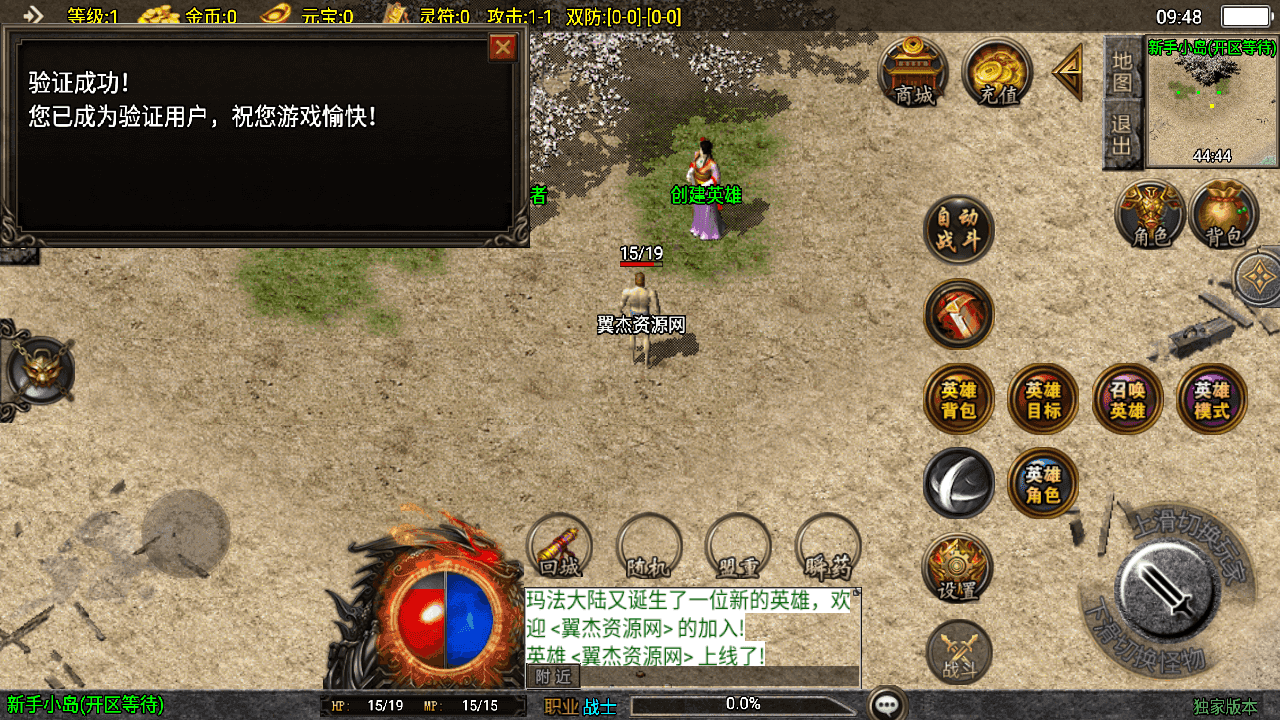The width and height of the screenshot is (1280, 720).
Task: Open the 英雄角色 hero character panel
Action: [1043, 483]
